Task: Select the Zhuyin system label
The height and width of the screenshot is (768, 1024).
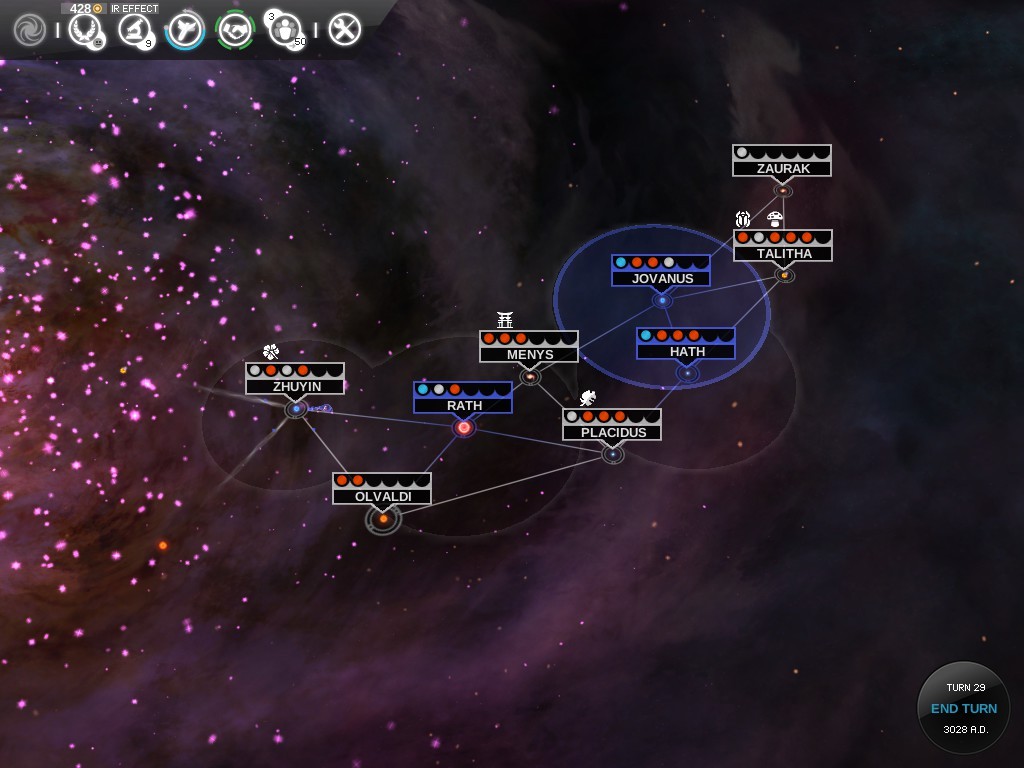Action: pyautogui.click(x=295, y=386)
